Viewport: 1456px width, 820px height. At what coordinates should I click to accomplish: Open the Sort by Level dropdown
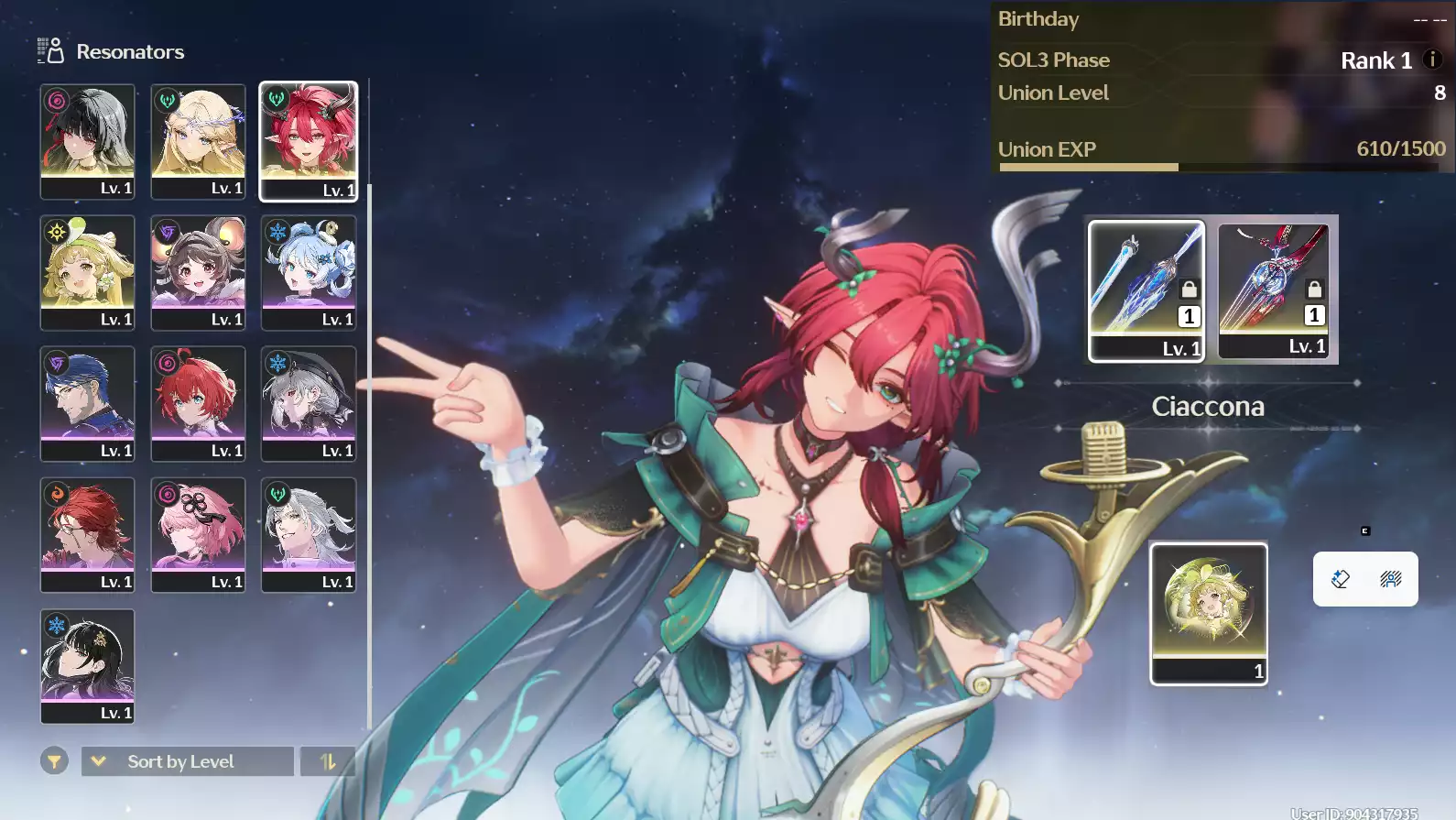(187, 761)
